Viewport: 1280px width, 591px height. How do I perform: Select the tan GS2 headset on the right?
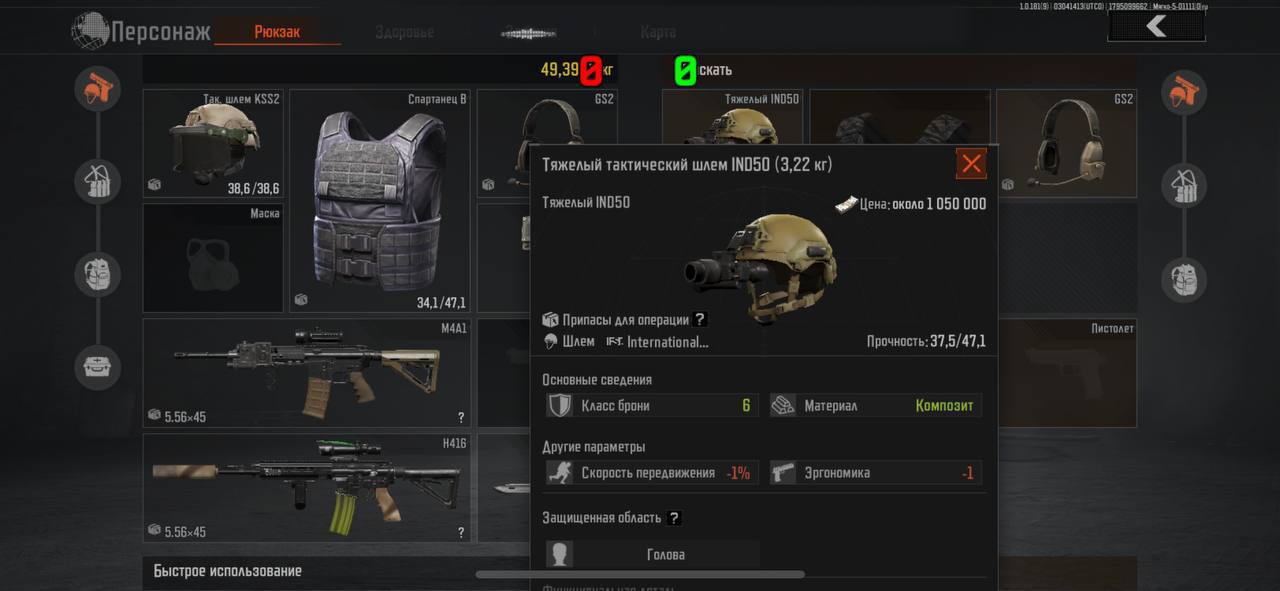[1067, 143]
